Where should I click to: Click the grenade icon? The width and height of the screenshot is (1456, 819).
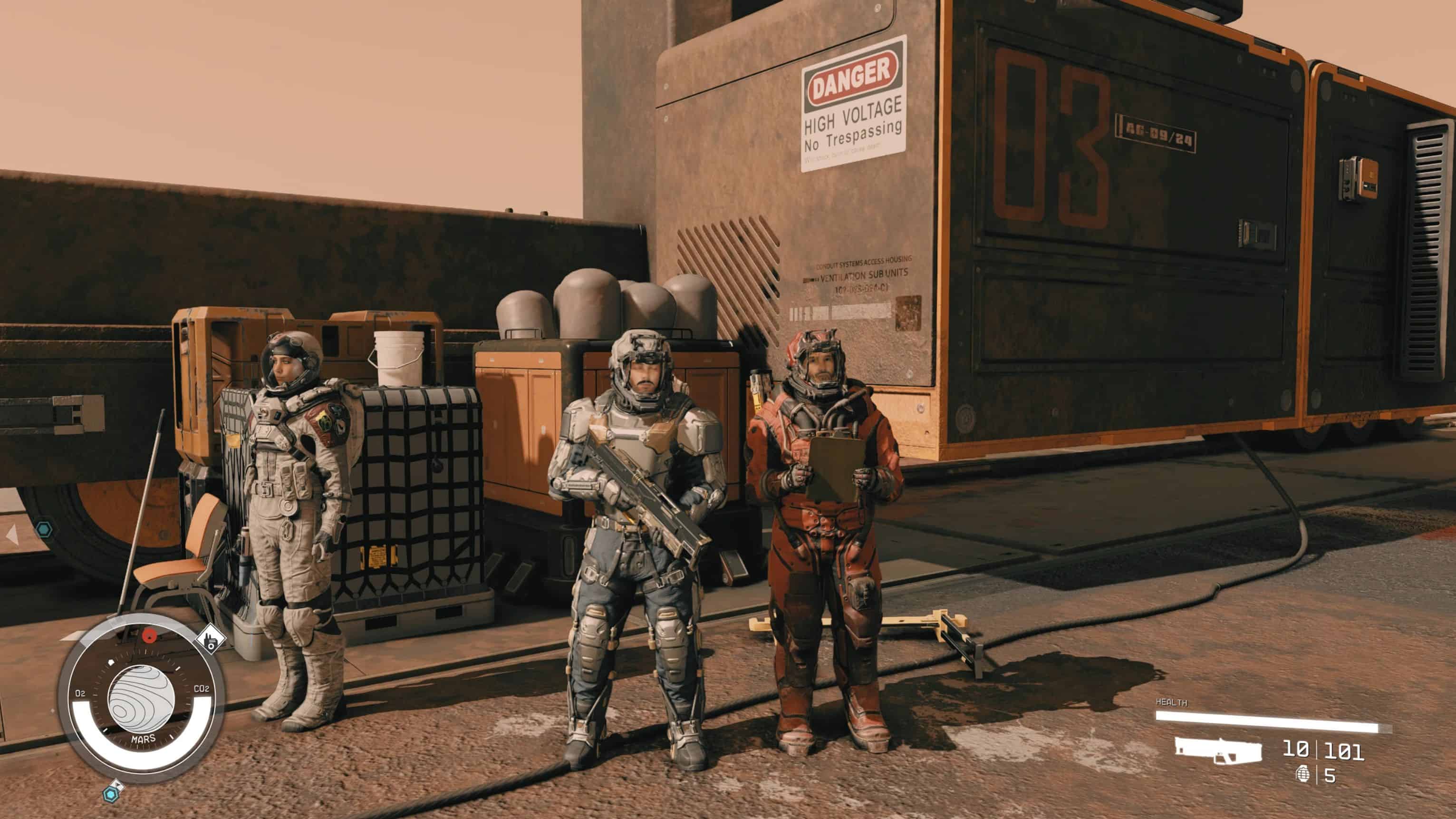point(1303,774)
